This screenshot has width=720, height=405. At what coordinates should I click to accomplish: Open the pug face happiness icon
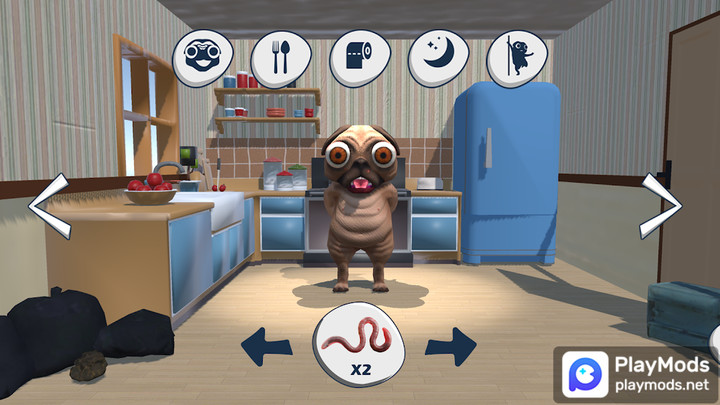click(203, 57)
